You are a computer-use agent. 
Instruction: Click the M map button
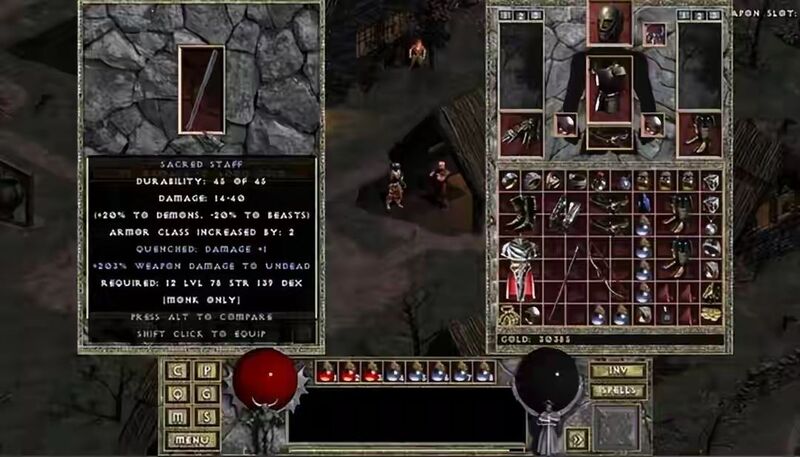pyautogui.click(x=178, y=416)
